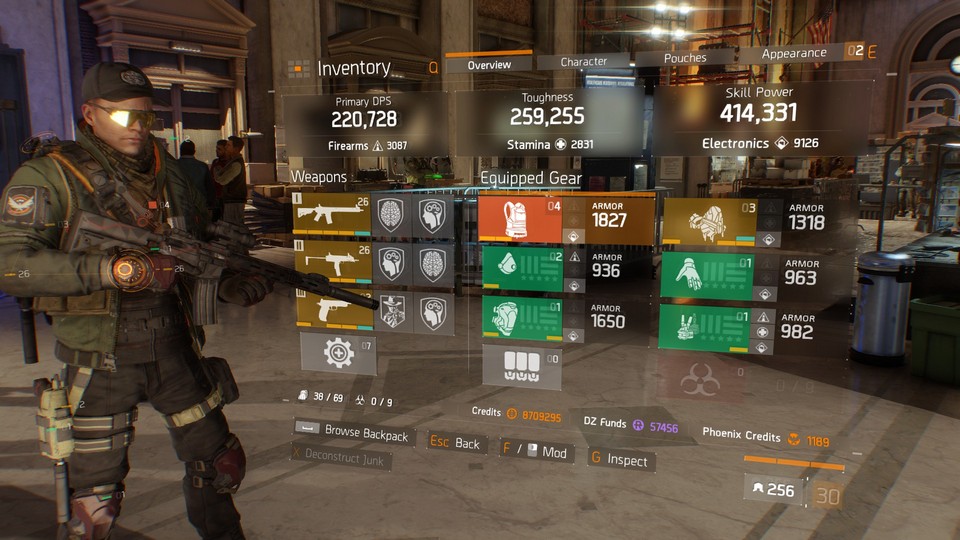This screenshot has width=960, height=540.
Task: Select the orange body armor vest slot
Action: pyautogui.click(x=519, y=218)
